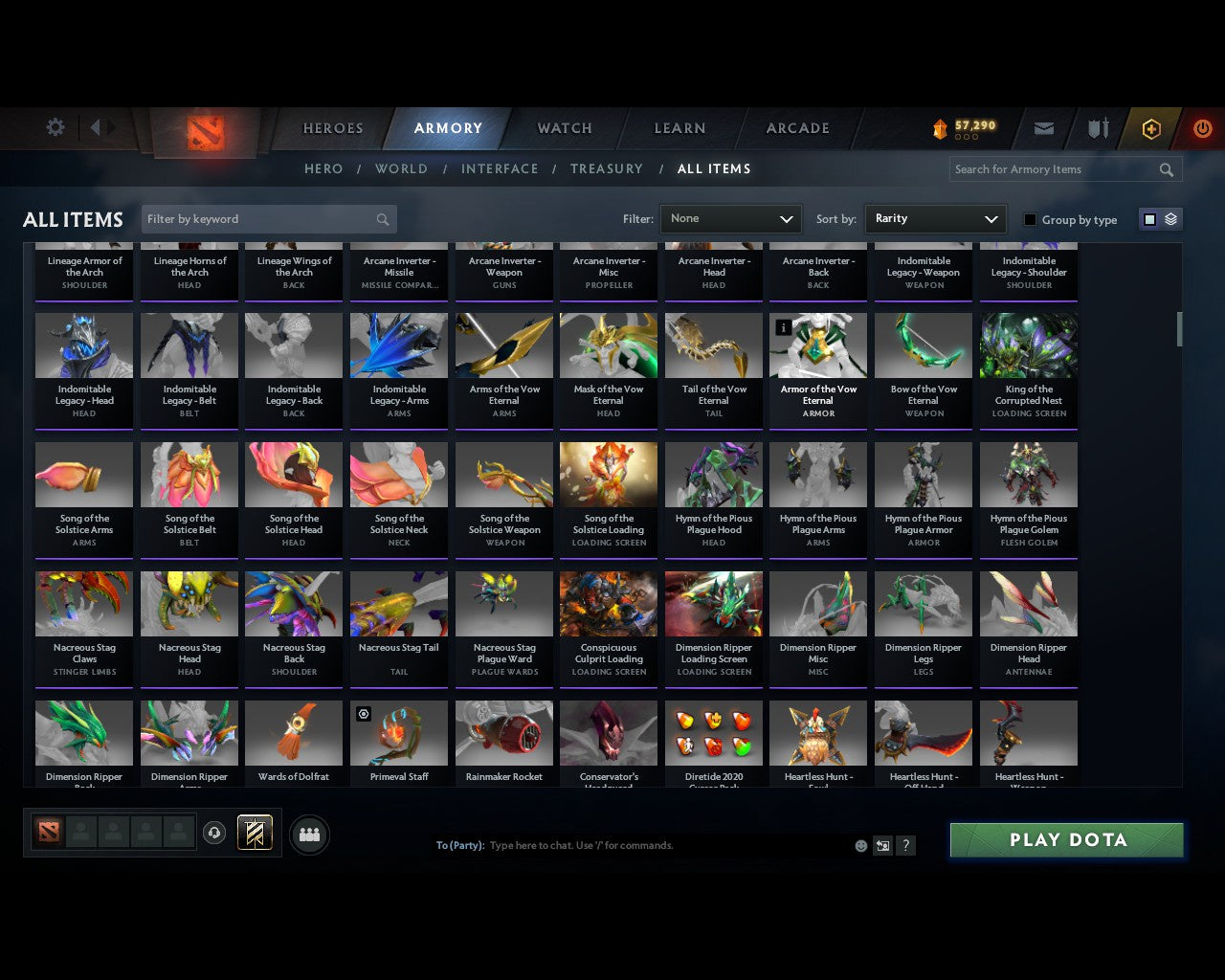1225x980 pixels.
Task: Toggle grid view mode for items
Action: [1149, 218]
